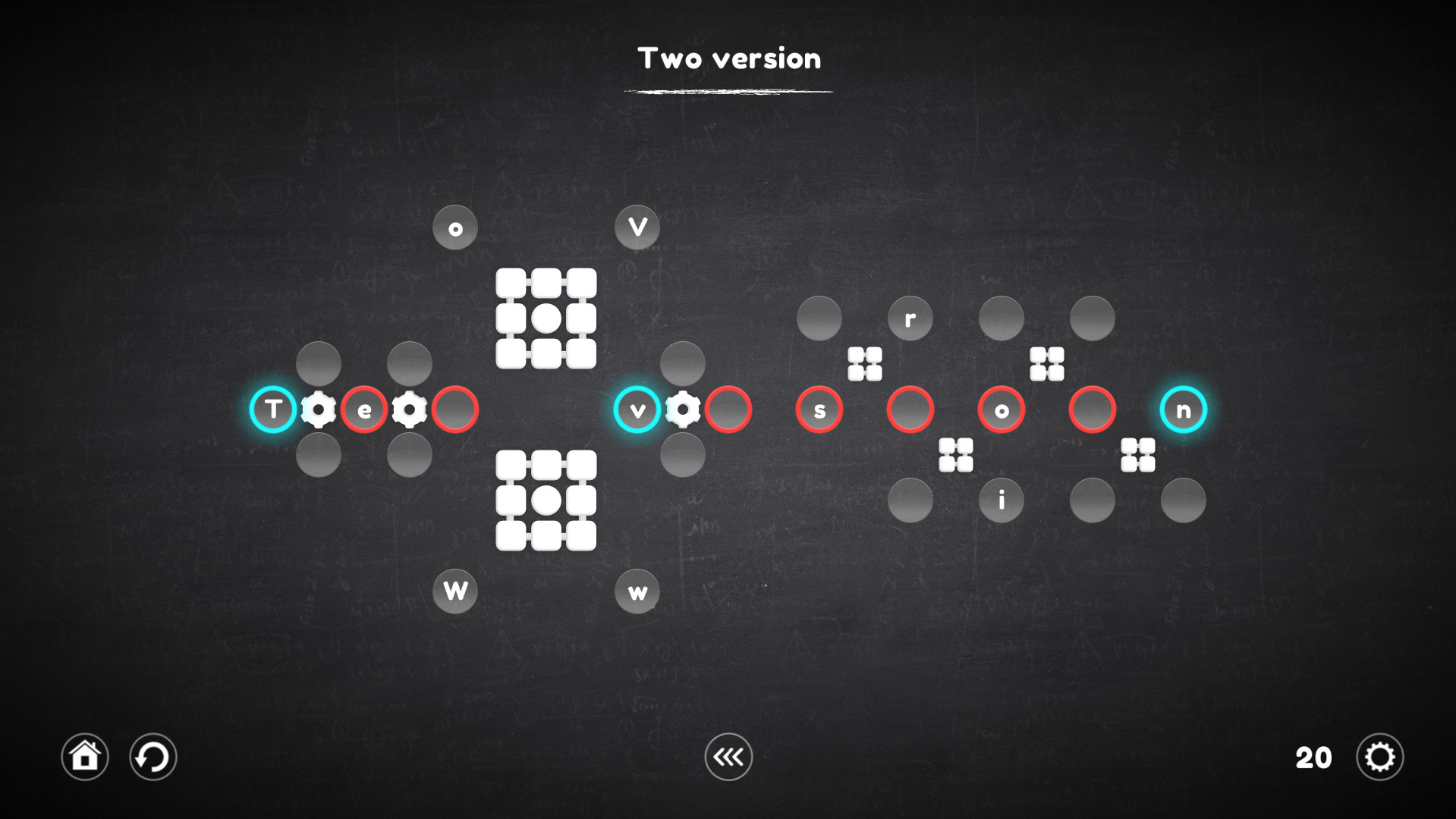The height and width of the screenshot is (819, 1456).
Task: Click the red-ringed circle containing letter s
Action: pos(819,409)
